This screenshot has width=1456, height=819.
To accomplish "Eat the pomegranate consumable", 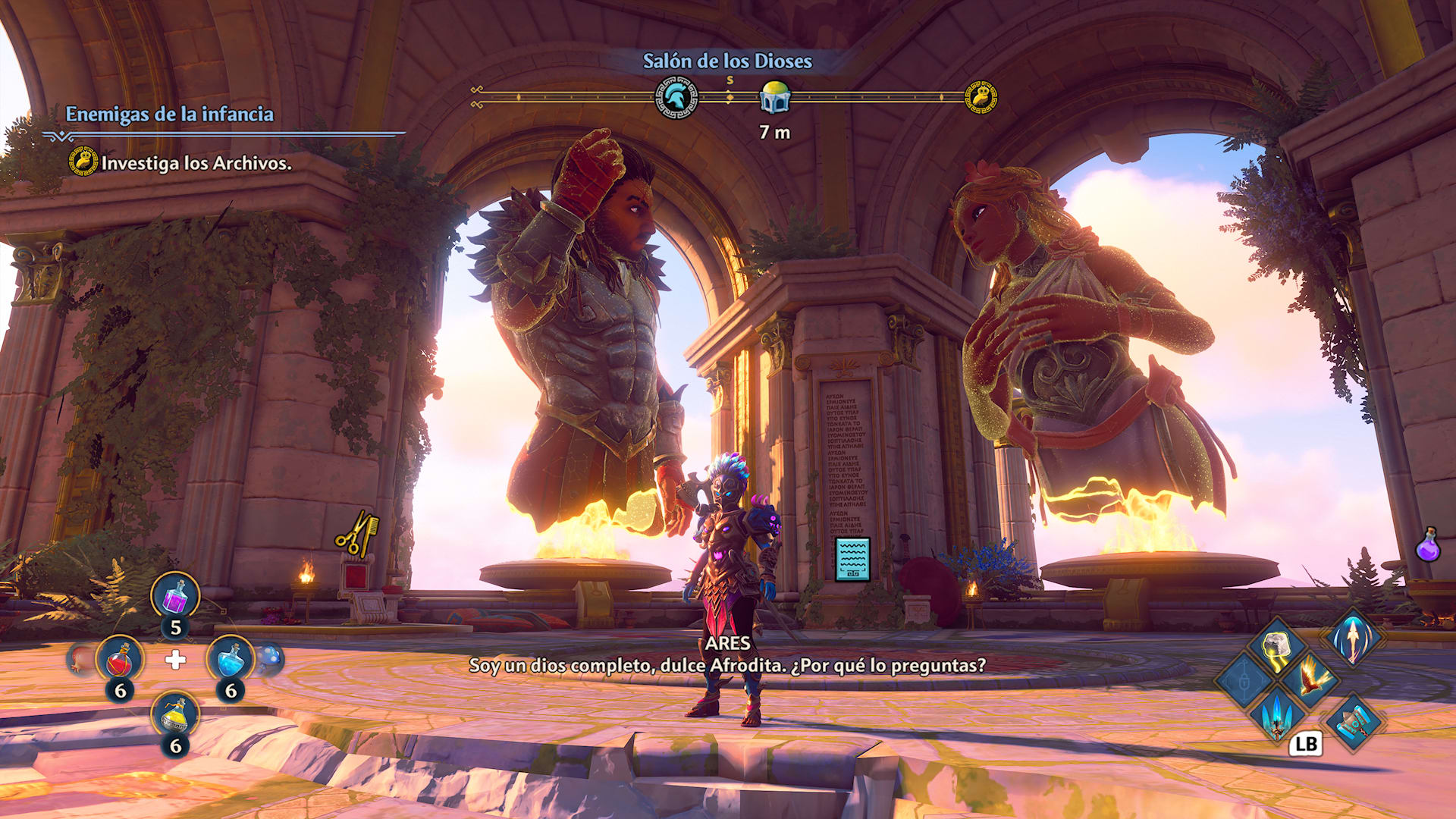I will [80, 660].
